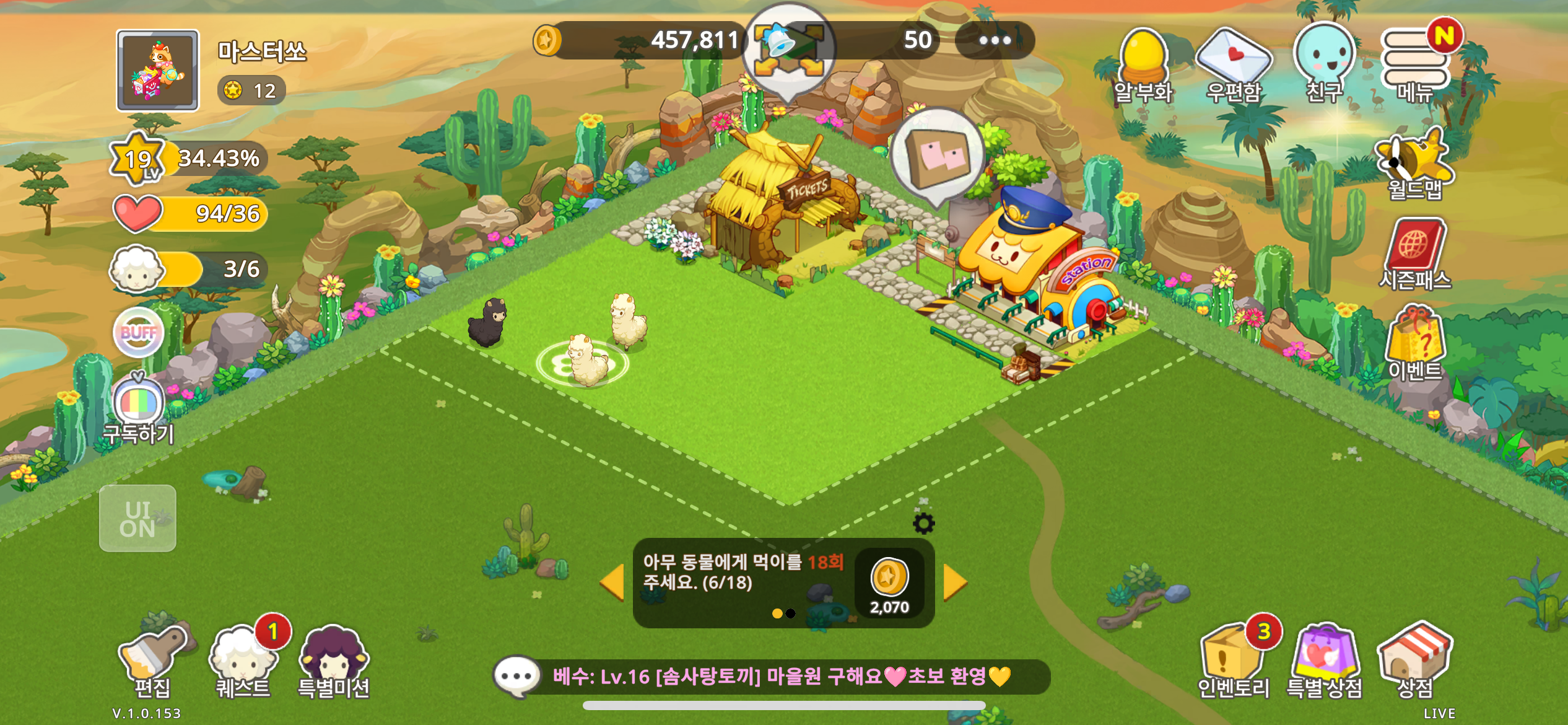Open the 구독하기 subscription icon
Viewport: 1568px width, 725px height.
coord(139,409)
